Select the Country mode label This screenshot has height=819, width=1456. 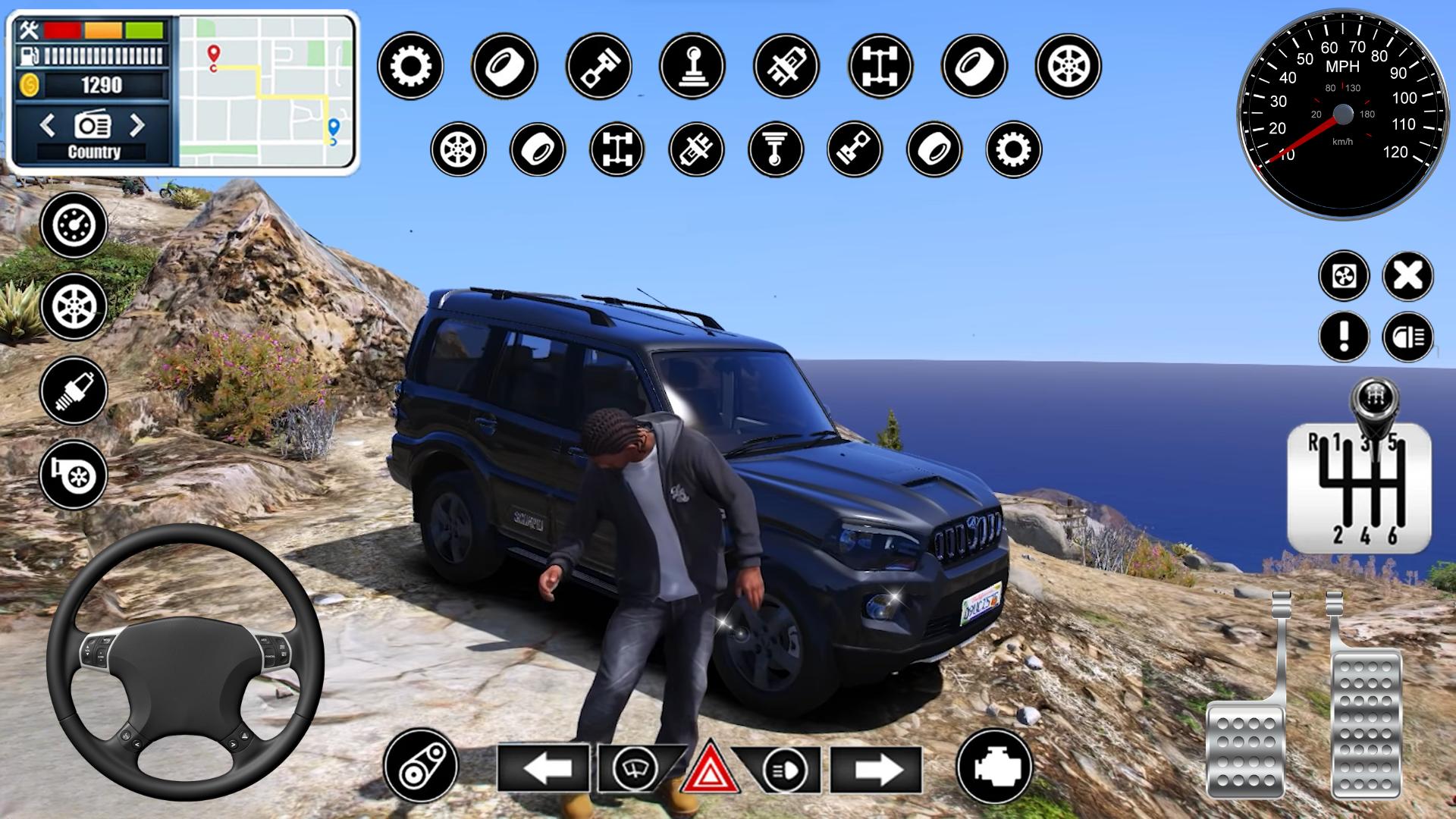click(x=95, y=152)
